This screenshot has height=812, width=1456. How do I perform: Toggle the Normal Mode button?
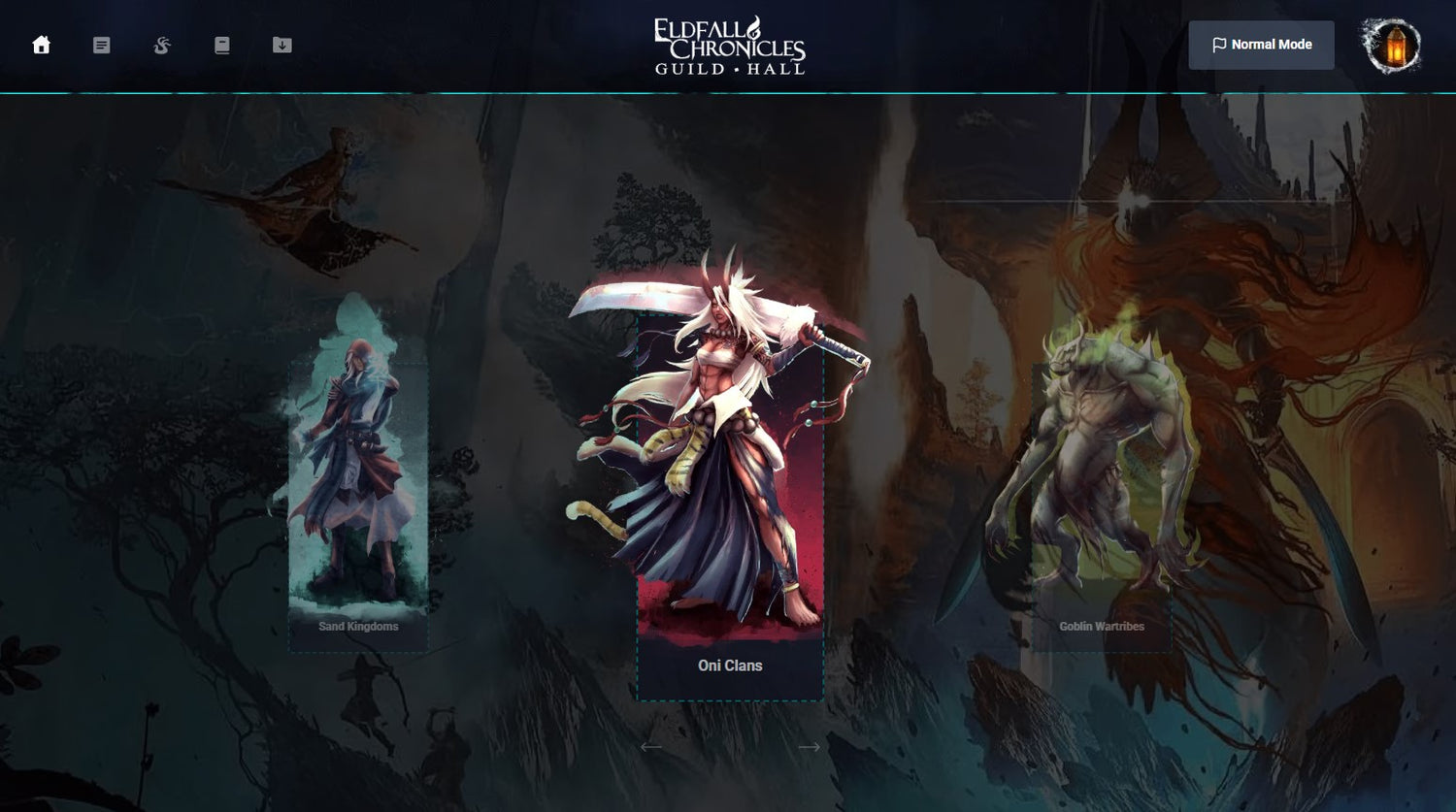1261,45
